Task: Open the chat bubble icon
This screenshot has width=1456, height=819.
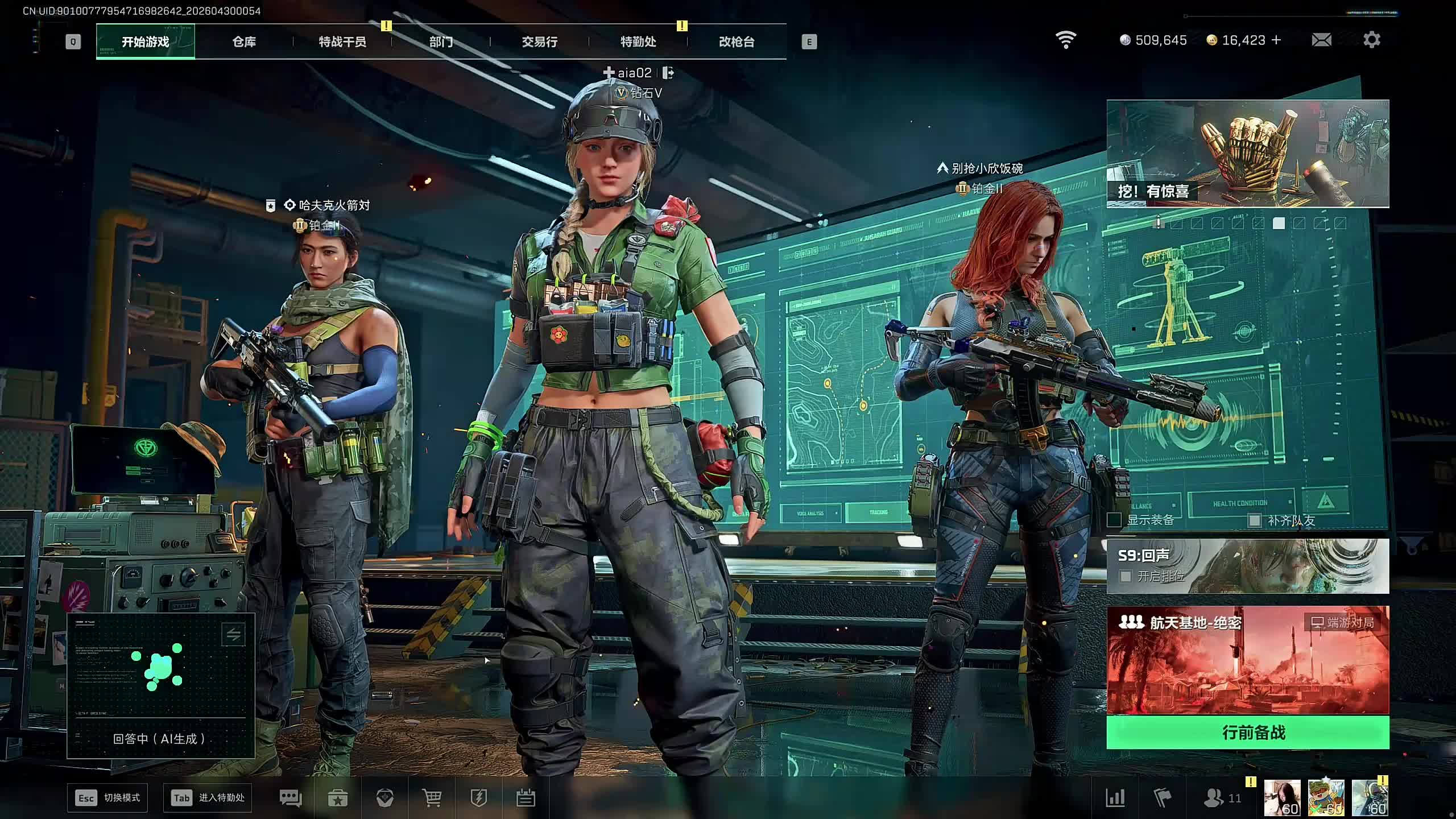Action: 291,798
